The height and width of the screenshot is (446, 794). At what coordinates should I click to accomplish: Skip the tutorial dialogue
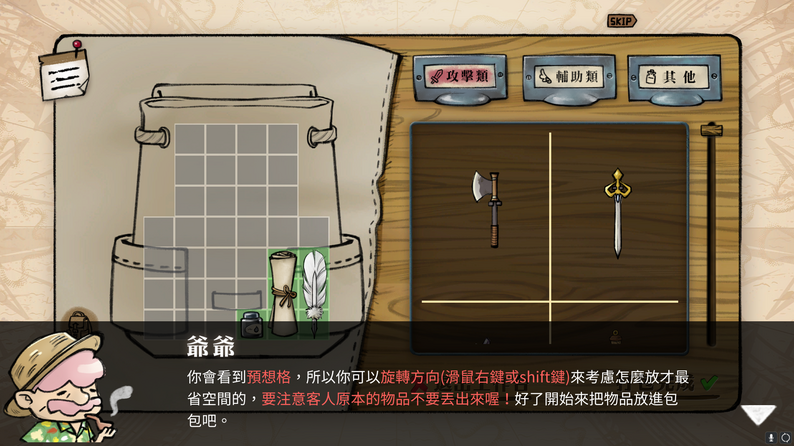click(x=621, y=21)
